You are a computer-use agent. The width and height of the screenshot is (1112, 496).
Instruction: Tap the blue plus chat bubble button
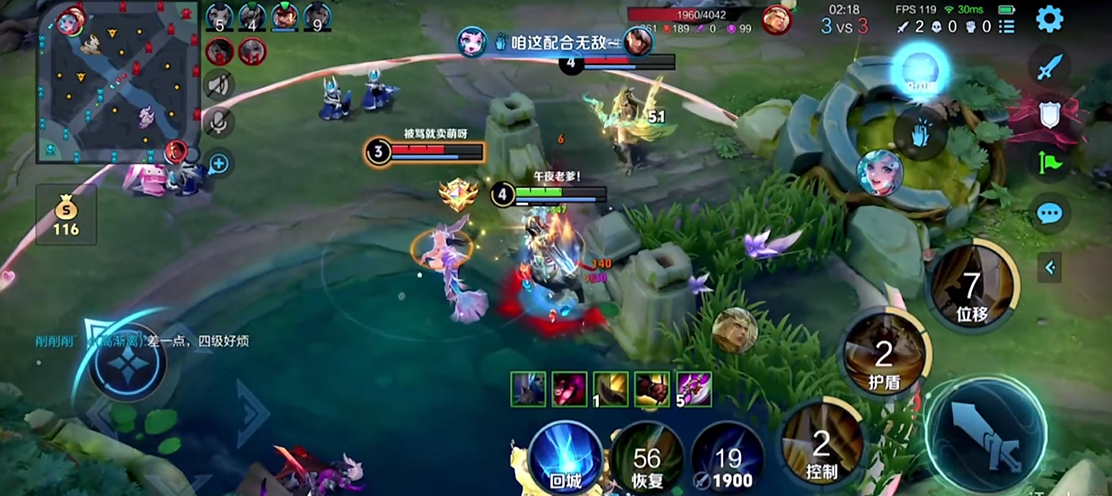tap(218, 163)
